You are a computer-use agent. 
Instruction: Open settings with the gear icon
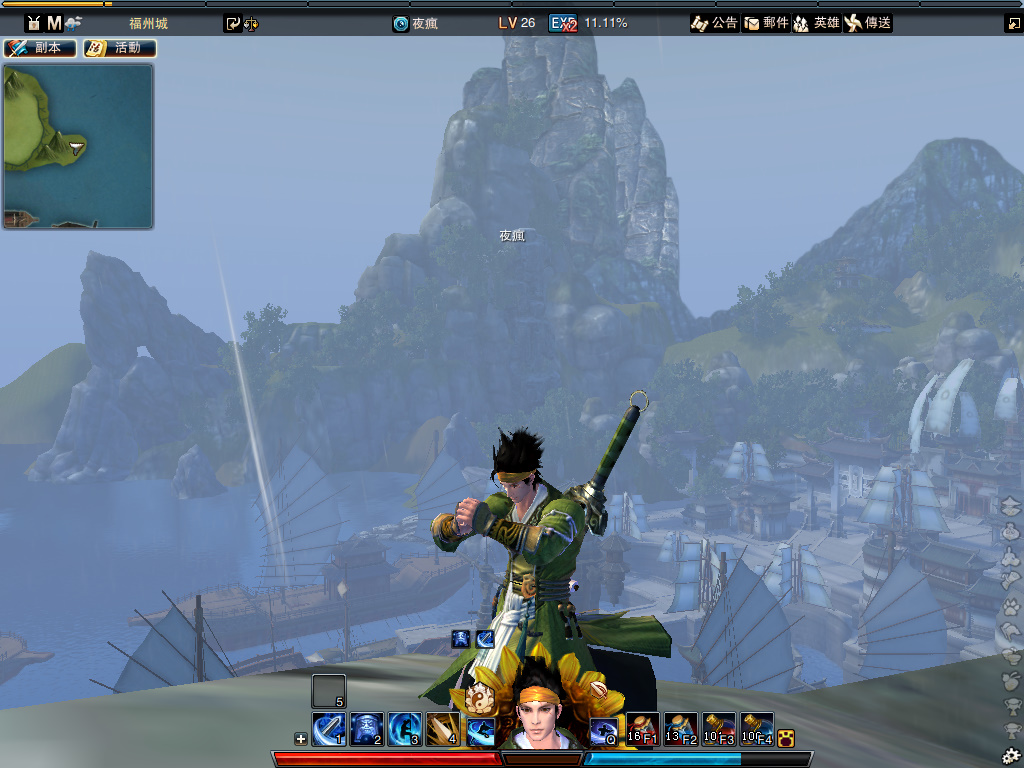tap(1011, 755)
